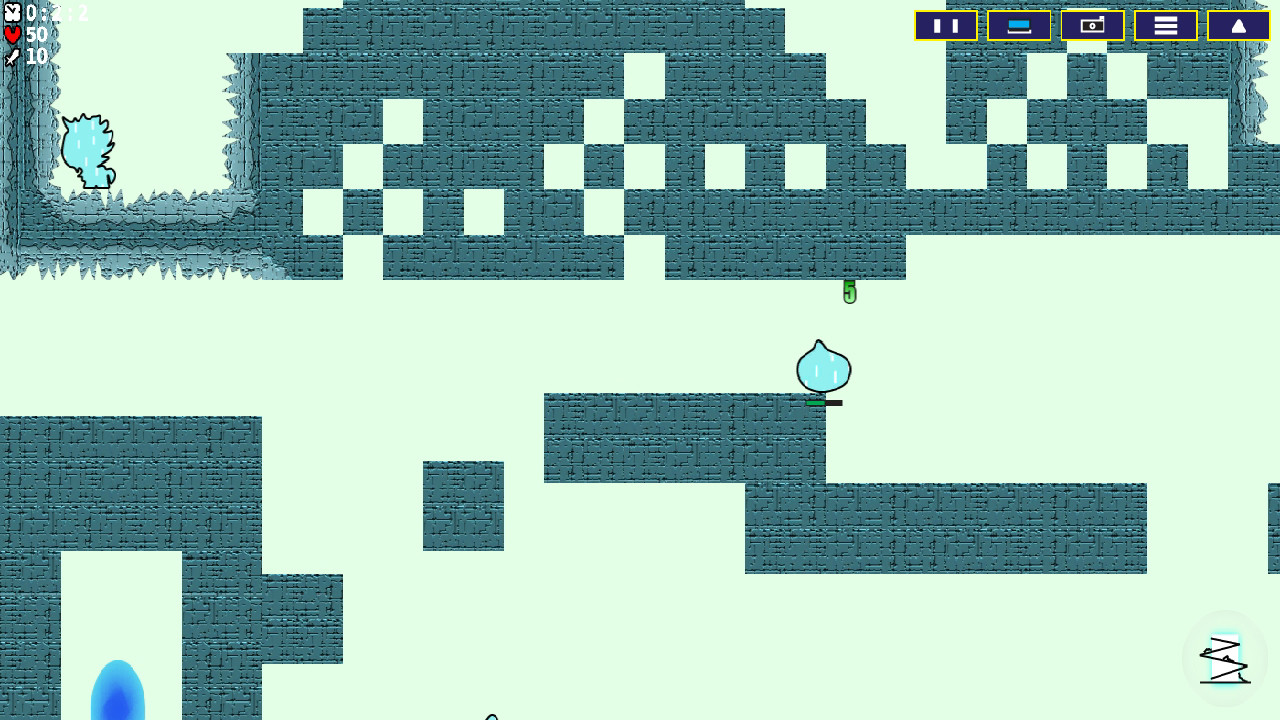1280x720 pixels.
Task: Select the red heart health icon
Action: click(12, 33)
